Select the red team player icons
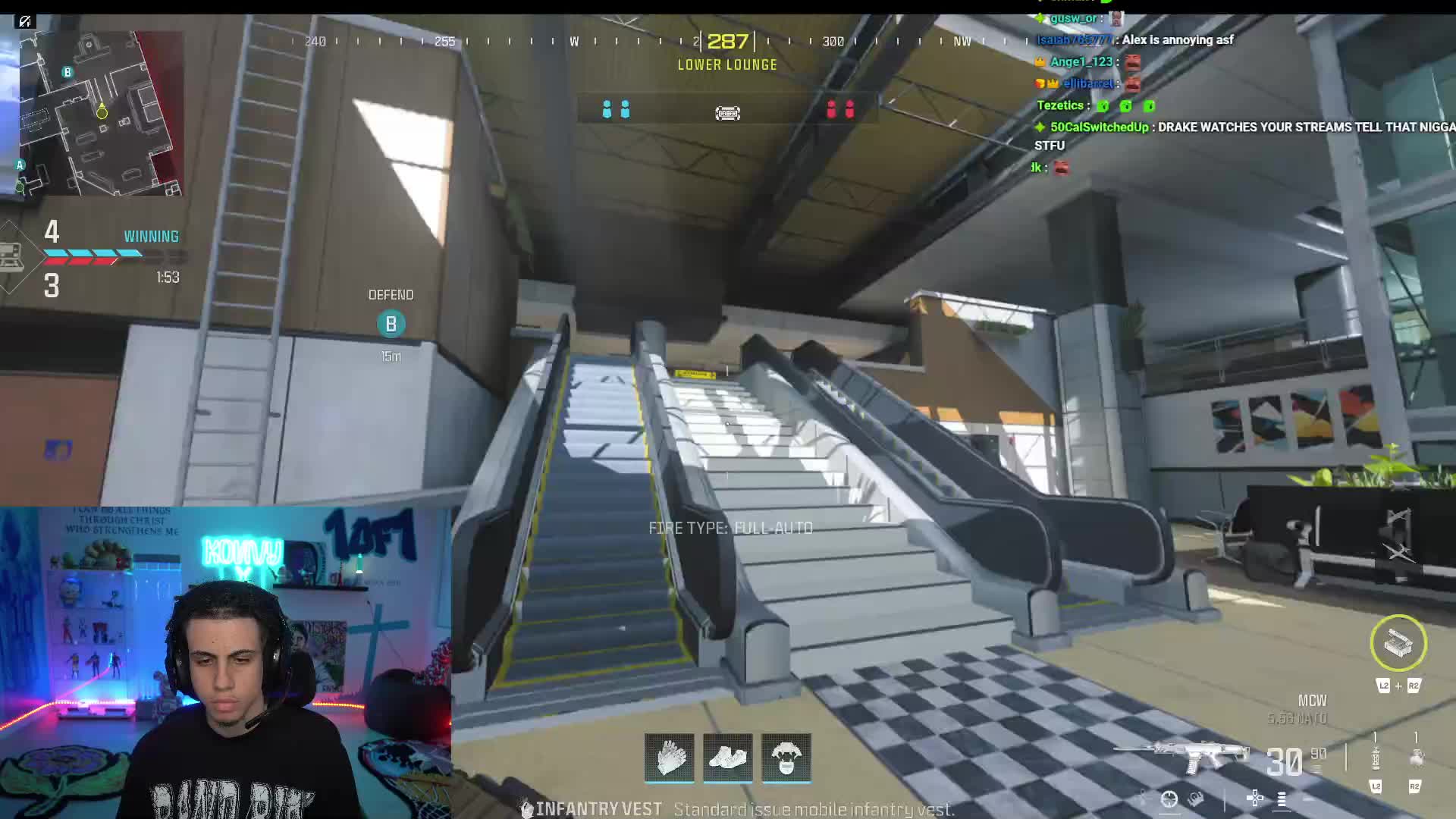 tap(840, 111)
